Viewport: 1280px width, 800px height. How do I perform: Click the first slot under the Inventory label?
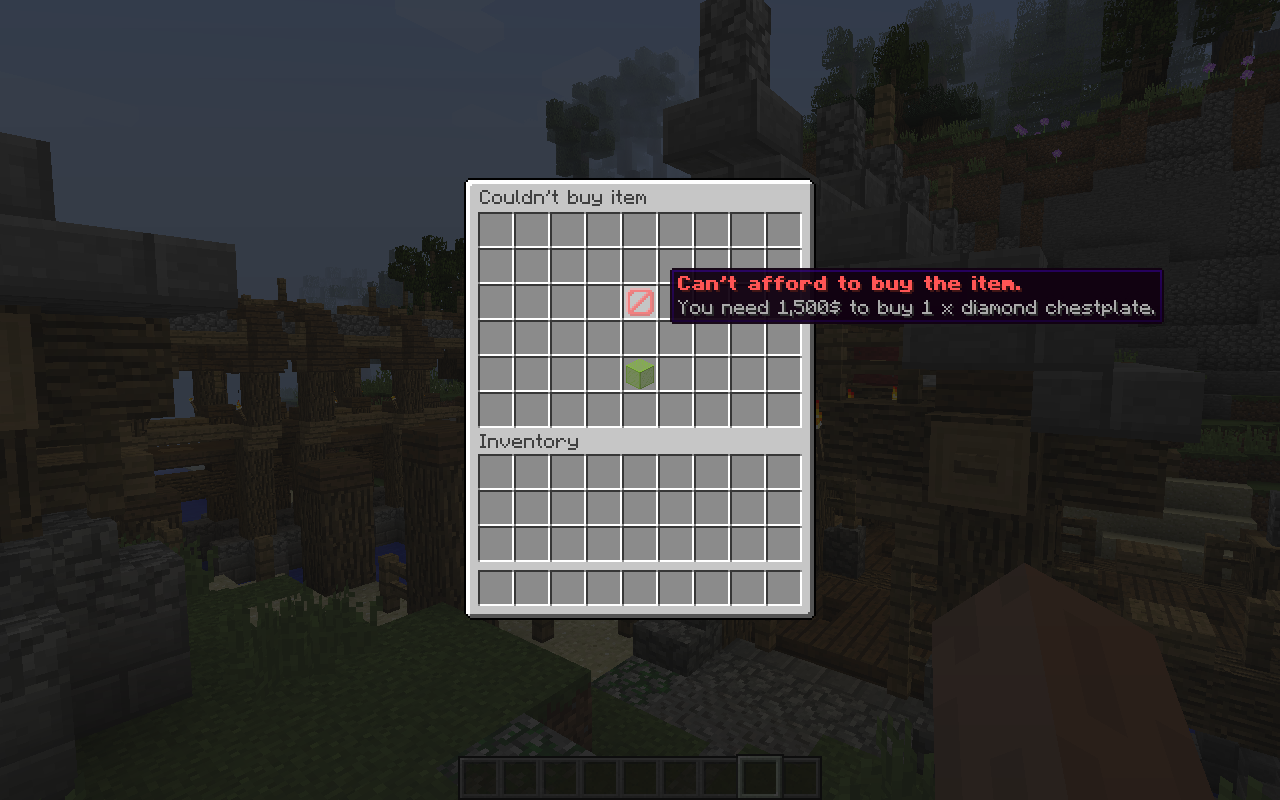(x=494, y=470)
